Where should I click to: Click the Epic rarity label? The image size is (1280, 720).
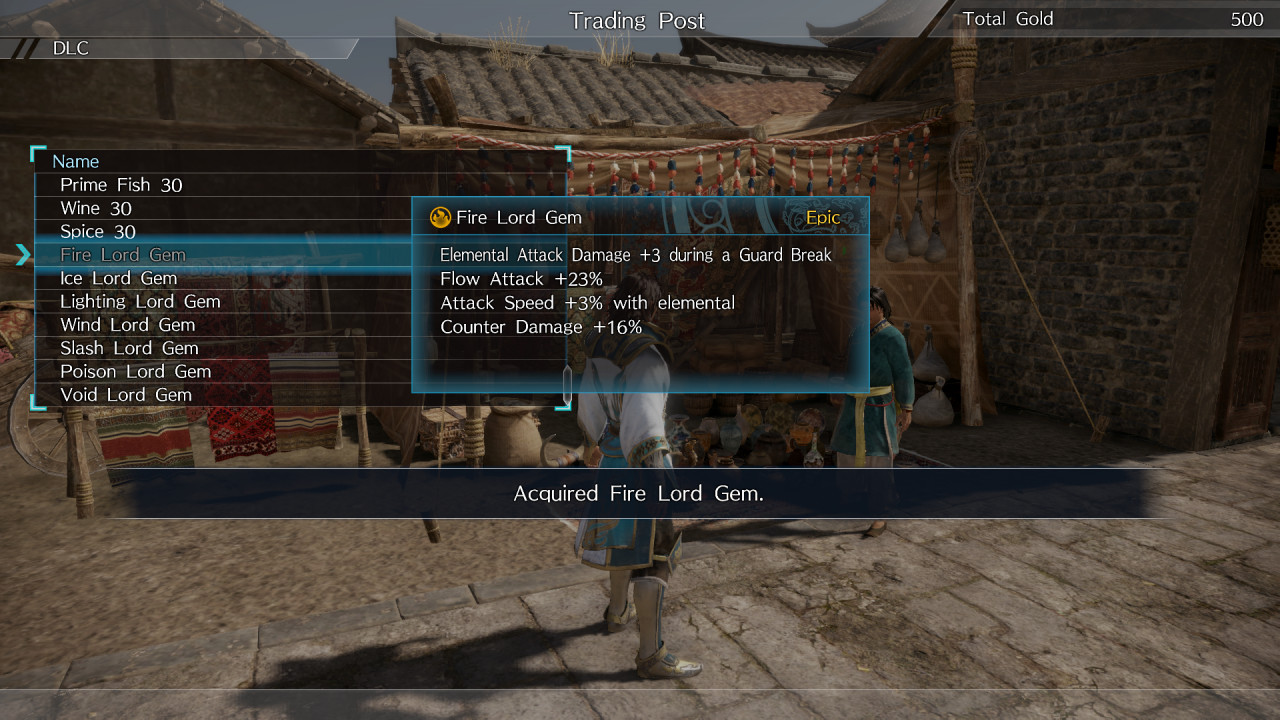coord(822,217)
